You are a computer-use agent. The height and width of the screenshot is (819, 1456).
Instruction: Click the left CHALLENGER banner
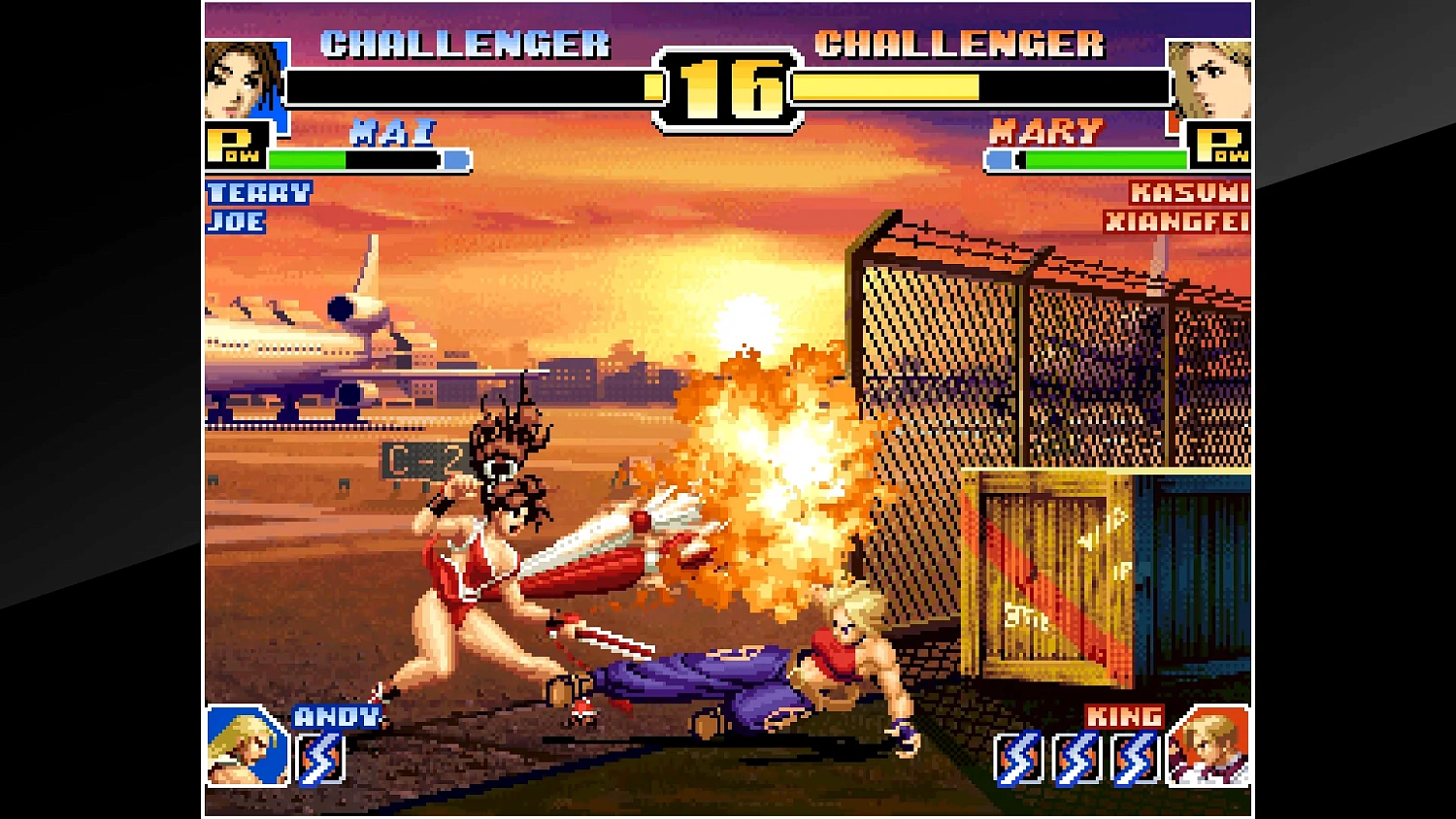coord(465,45)
